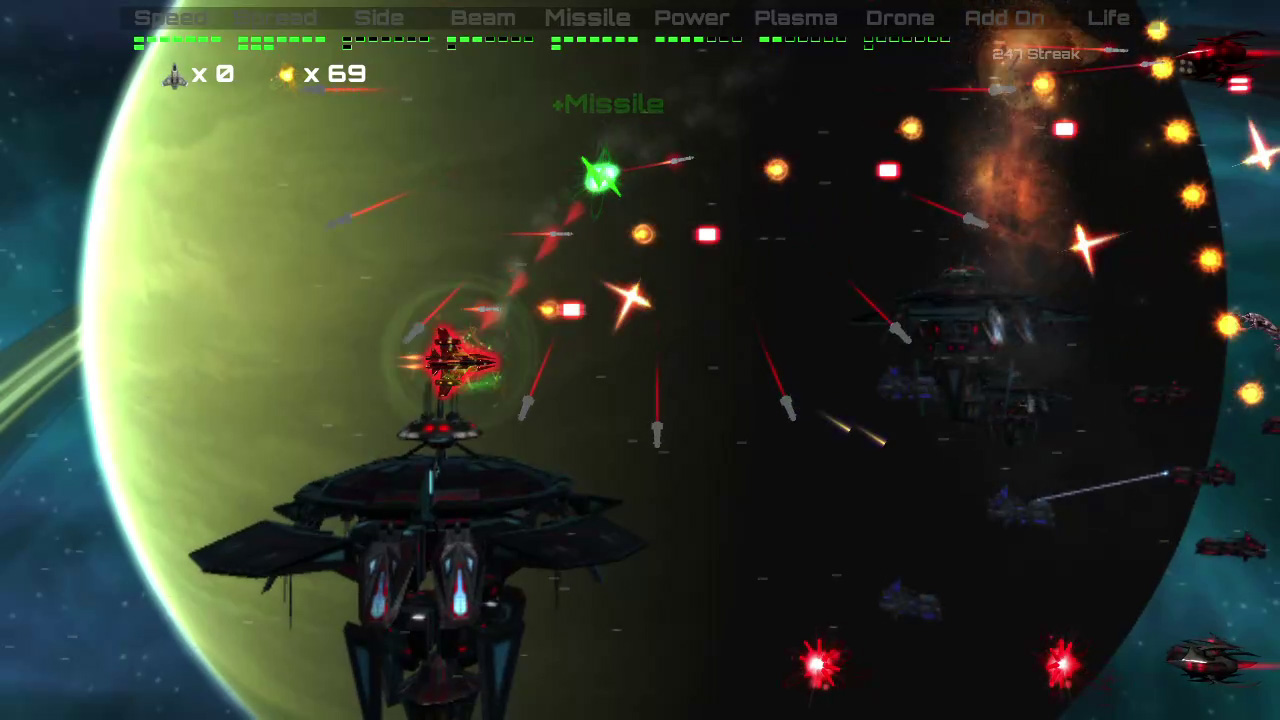The image size is (1280, 720).
Task: Click the Power upgrade label
Action: [x=692, y=17]
